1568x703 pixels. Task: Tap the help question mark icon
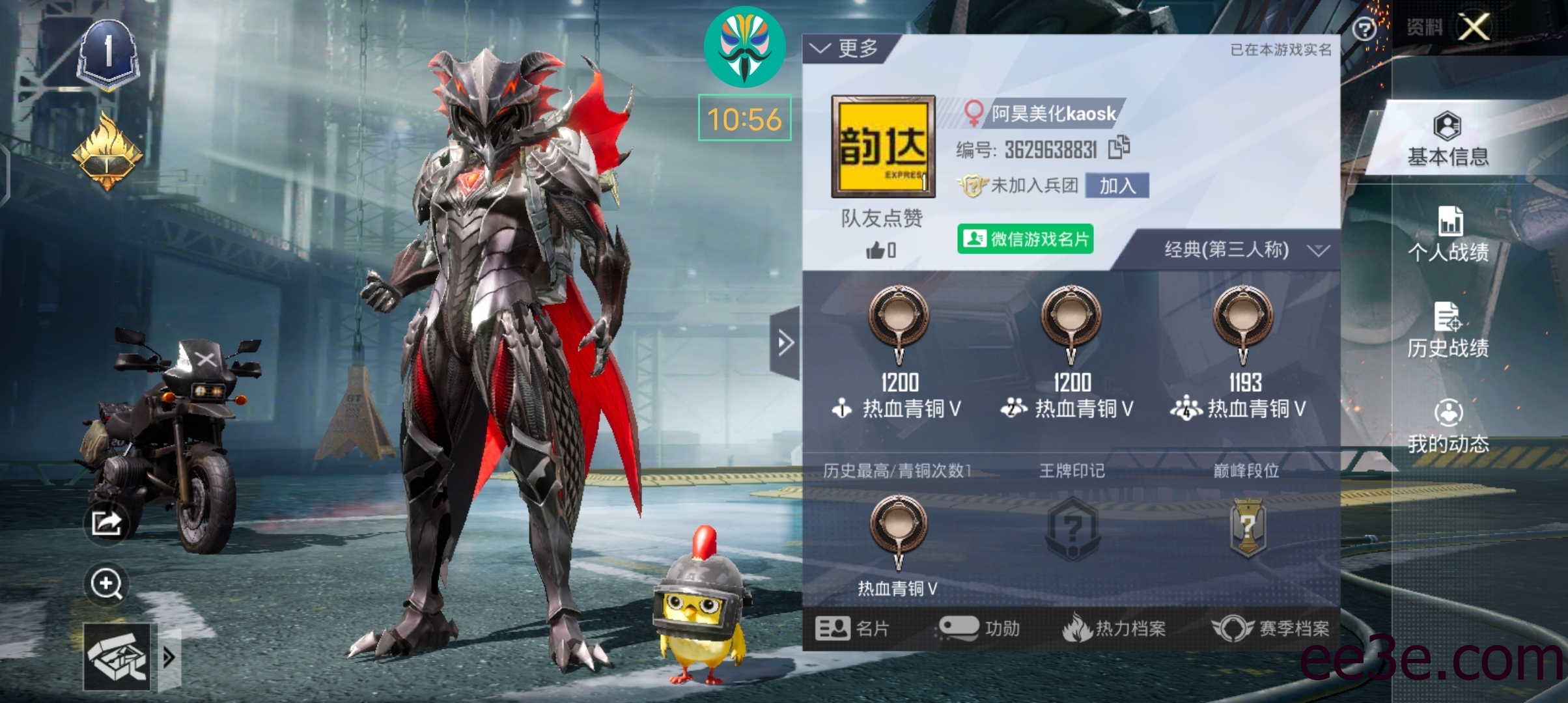tap(1363, 27)
